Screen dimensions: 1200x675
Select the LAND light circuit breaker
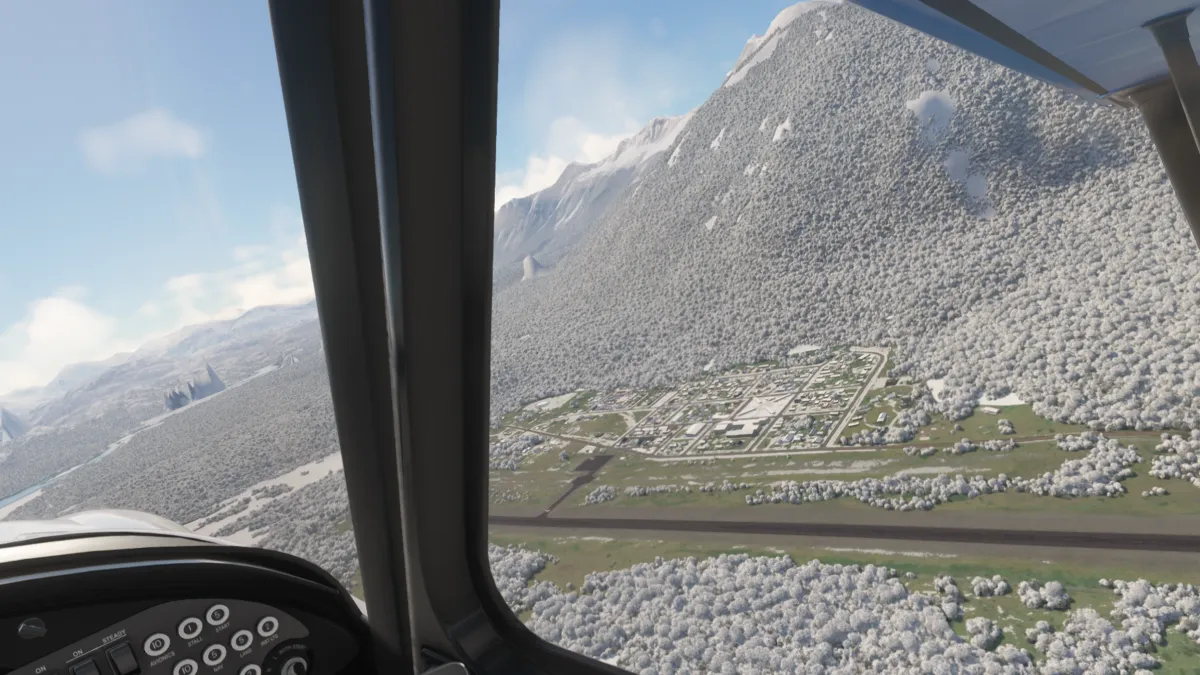point(241,640)
